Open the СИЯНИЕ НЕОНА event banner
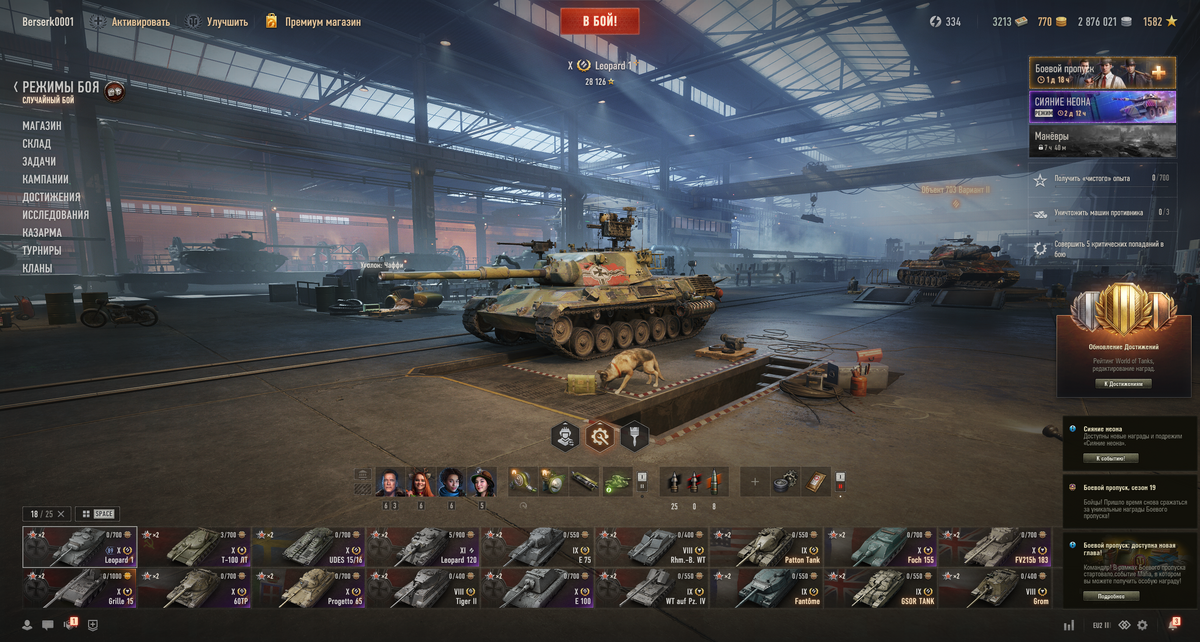The width and height of the screenshot is (1200, 642). coord(1102,107)
